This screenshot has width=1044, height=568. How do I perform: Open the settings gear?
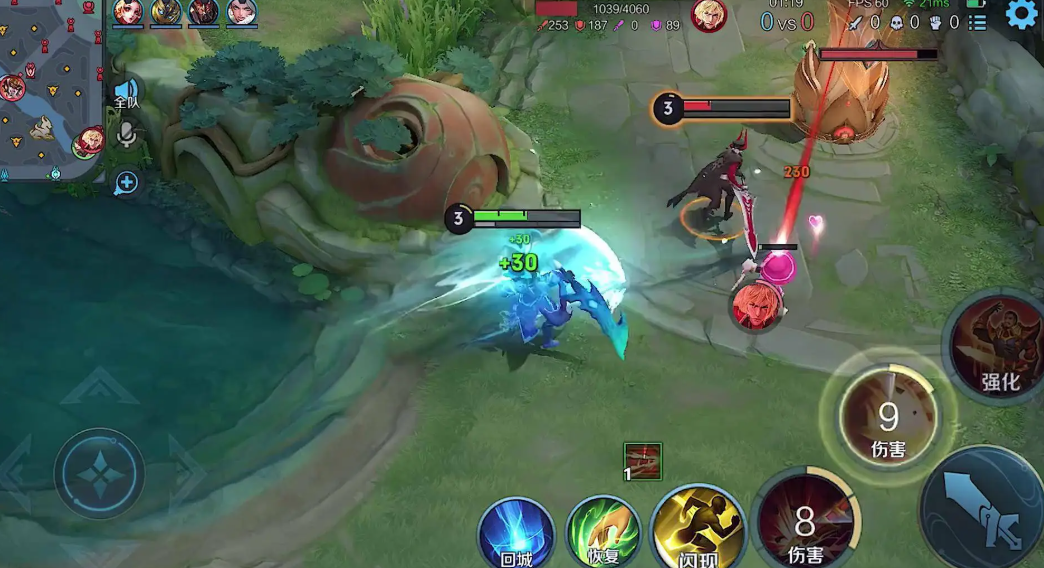1021,14
